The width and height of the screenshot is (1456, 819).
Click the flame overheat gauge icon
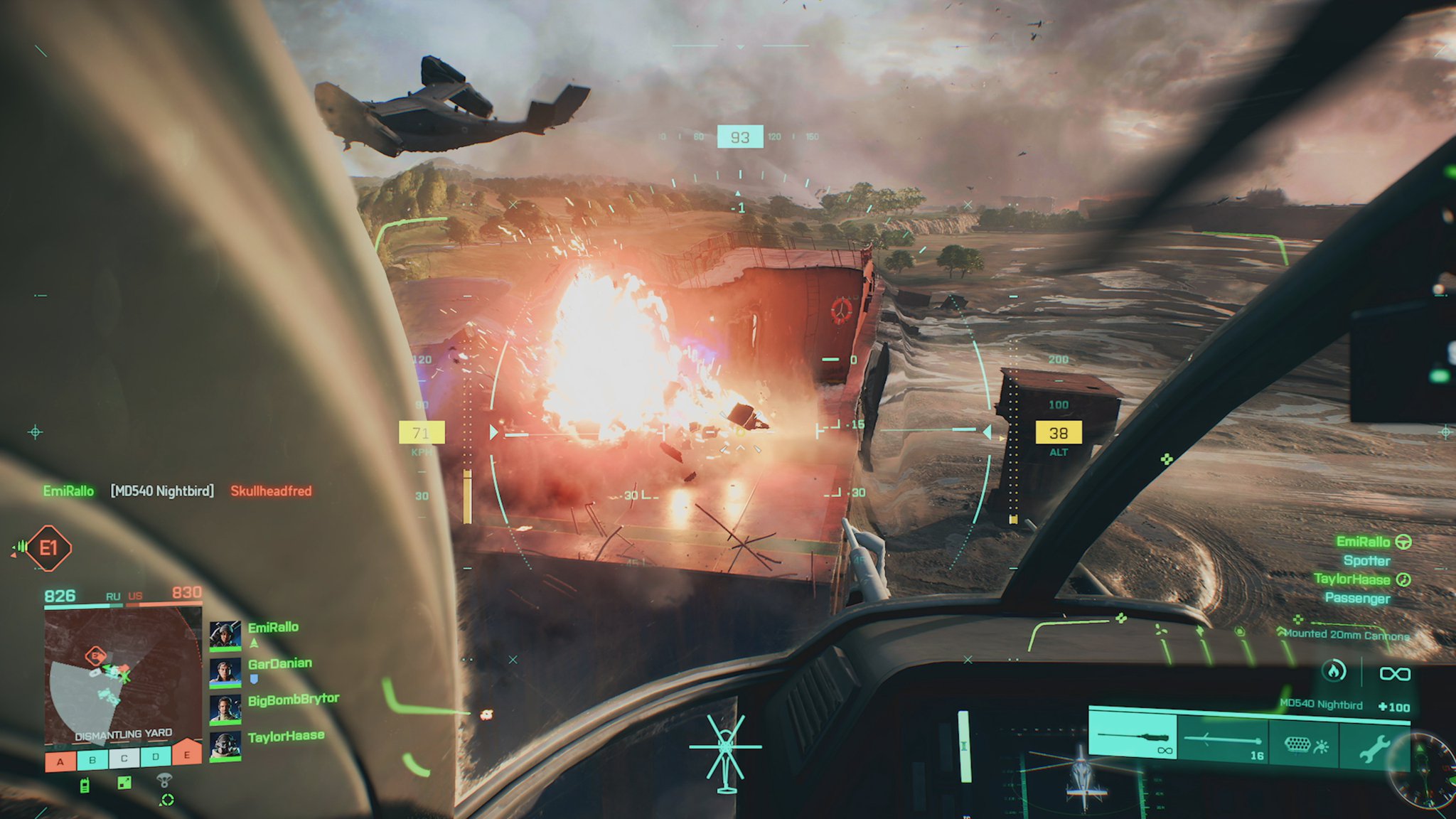click(x=1334, y=671)
